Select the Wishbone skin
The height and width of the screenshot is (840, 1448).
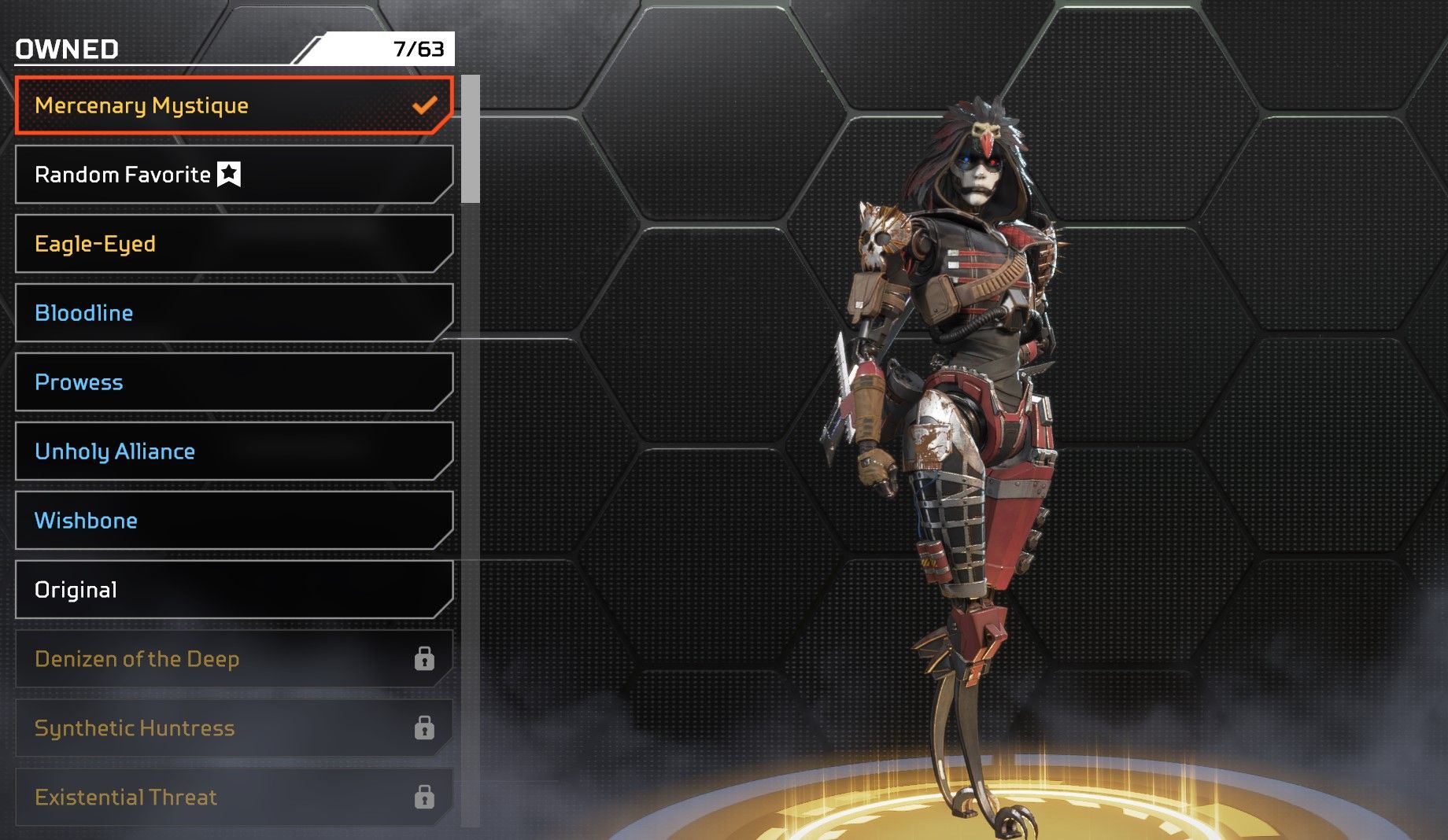(x=234, y=521)
